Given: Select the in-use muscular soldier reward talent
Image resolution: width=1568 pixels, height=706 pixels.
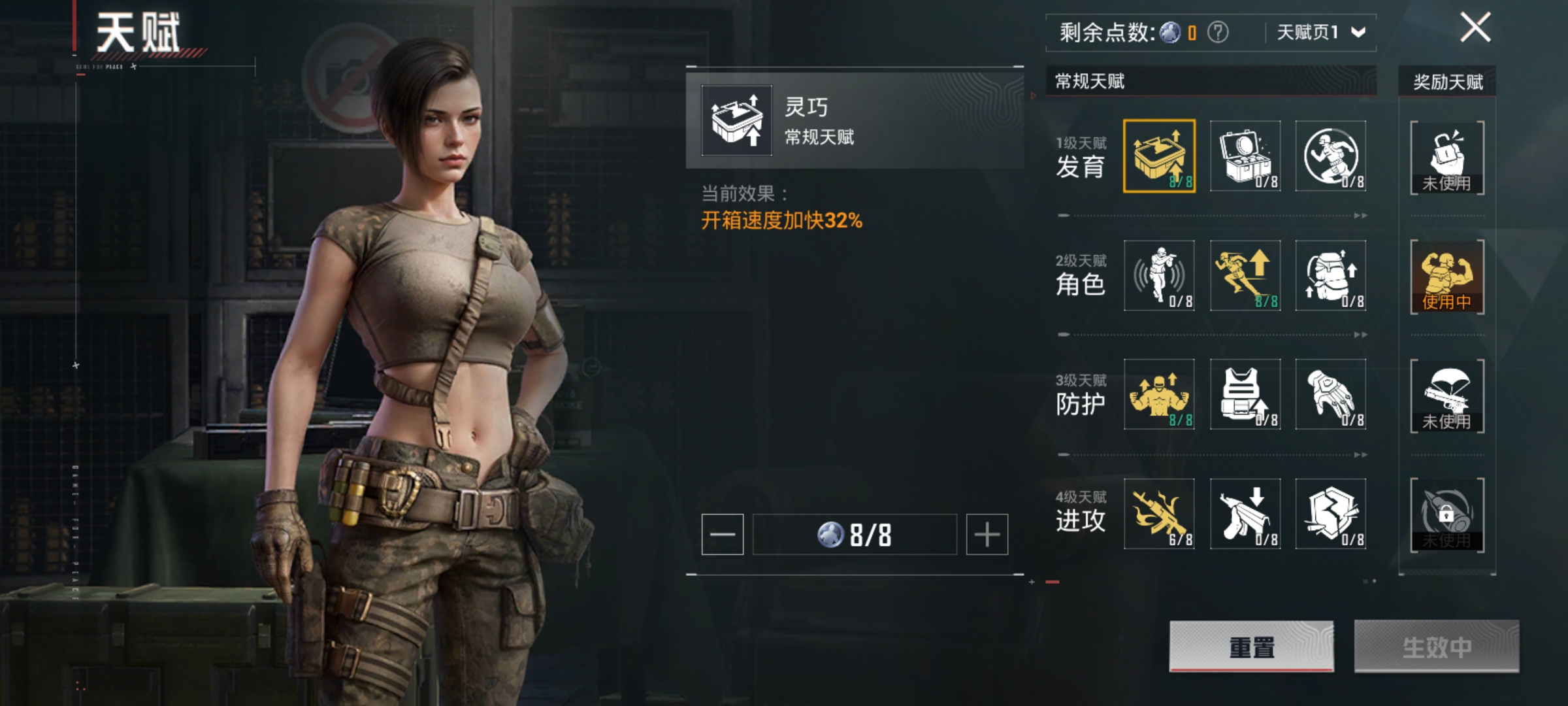Looking at the screenshot, I should (1447, 277).
